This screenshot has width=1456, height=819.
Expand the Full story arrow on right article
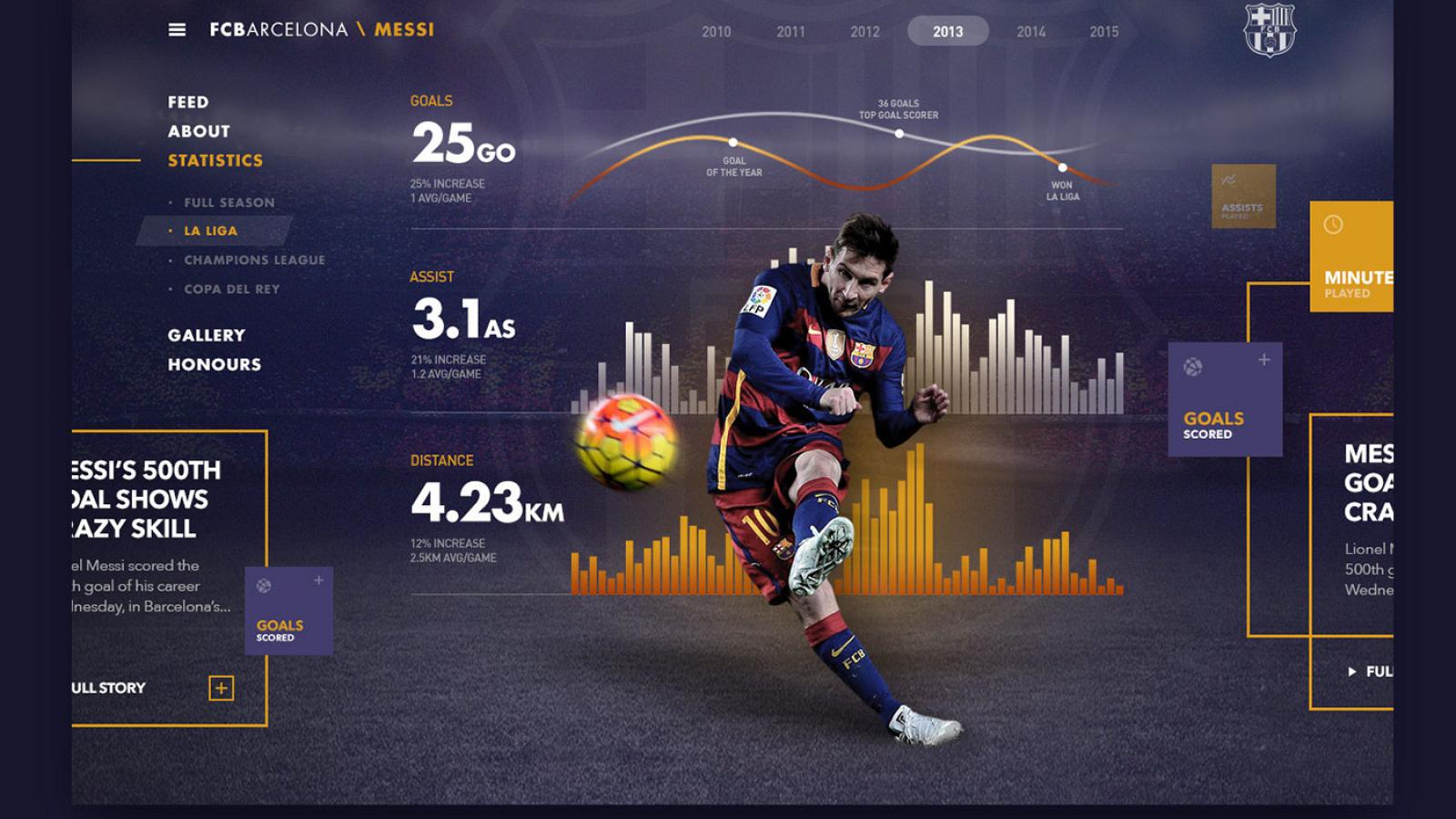coord(1352,671)
